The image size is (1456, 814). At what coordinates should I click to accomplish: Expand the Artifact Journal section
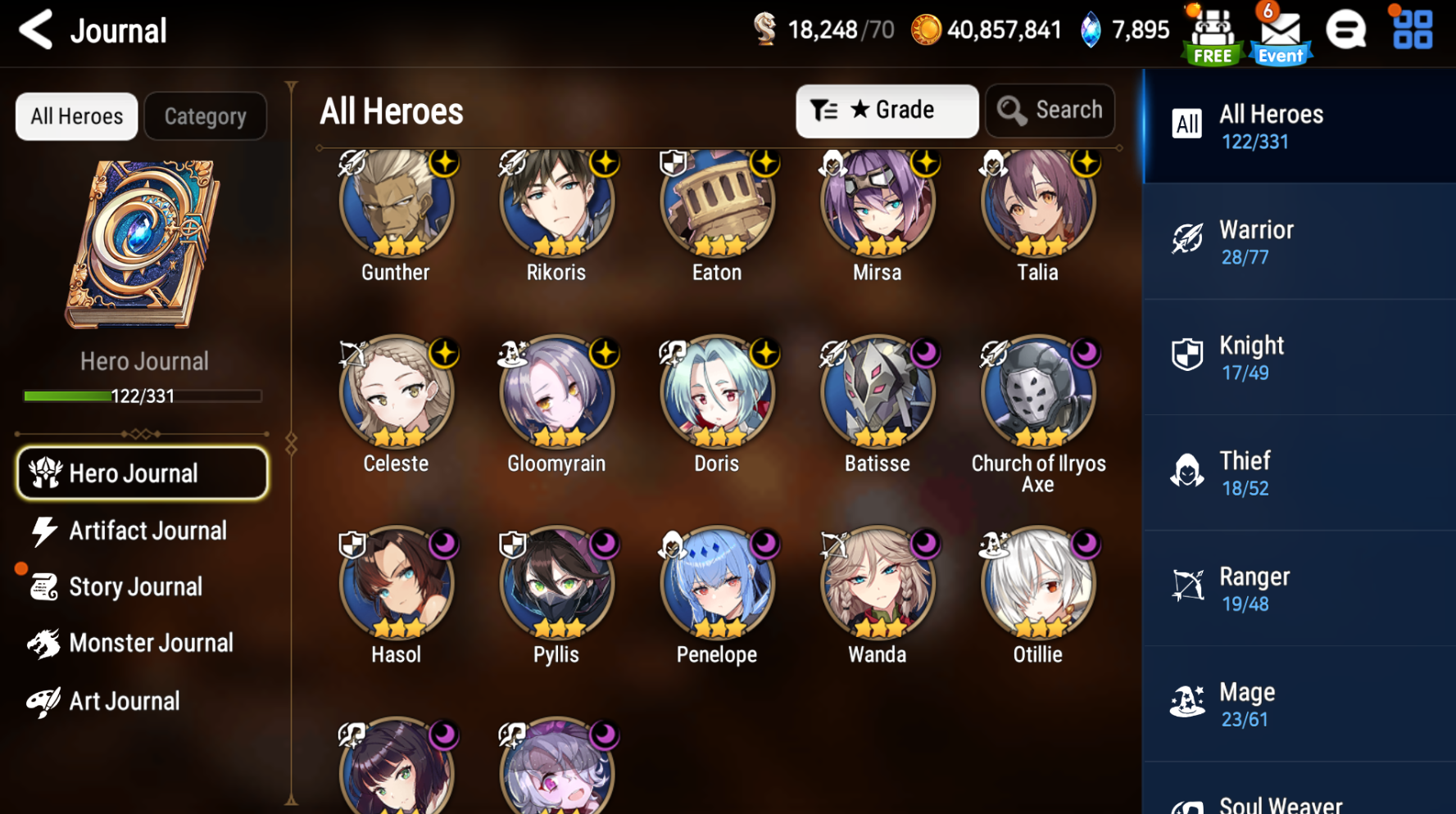coord(147,531)
